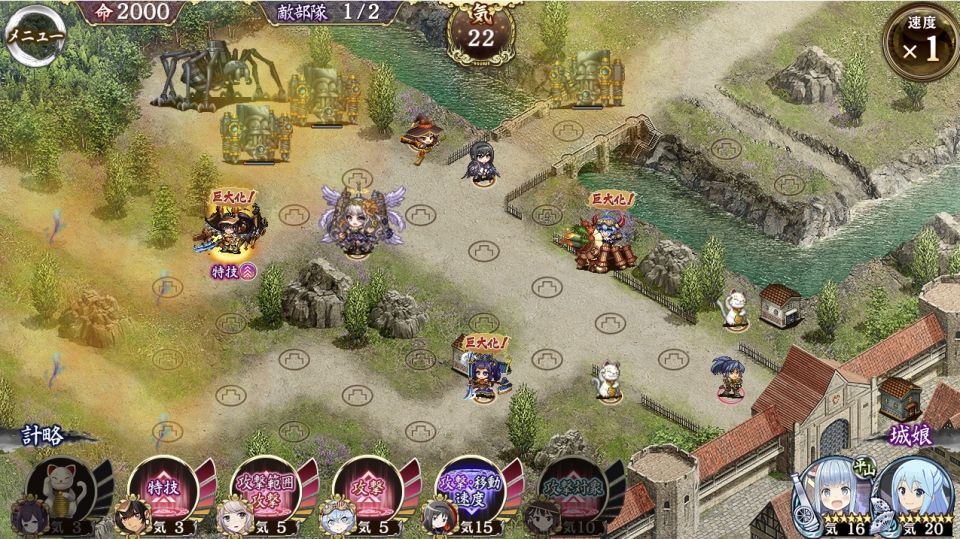Screen dimensions: 960x539
Task: Tap the 特技 badge under the glowing unit
Action: click(x=233, y=271)
